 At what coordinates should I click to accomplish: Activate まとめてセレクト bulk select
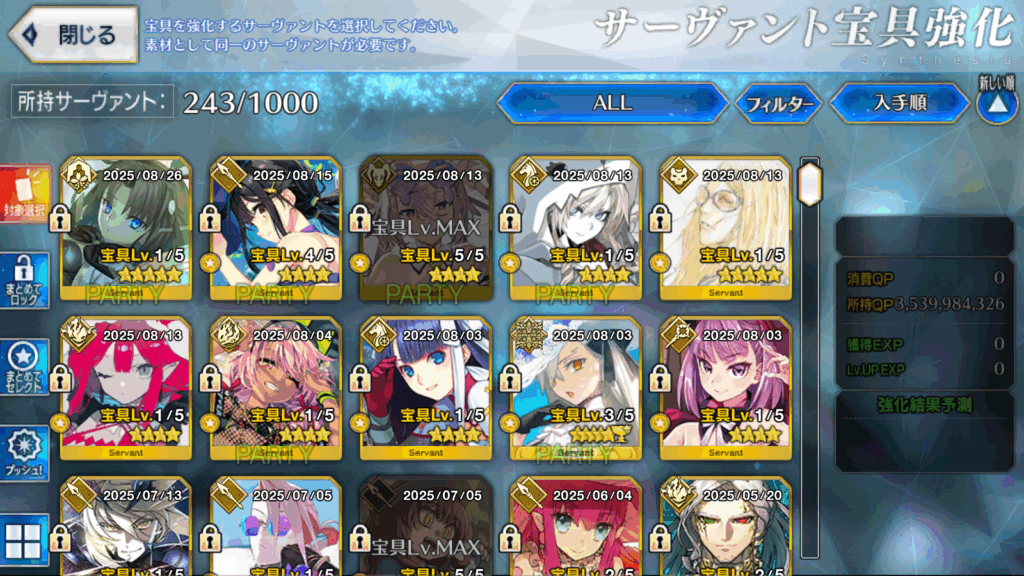coord(25,367)
